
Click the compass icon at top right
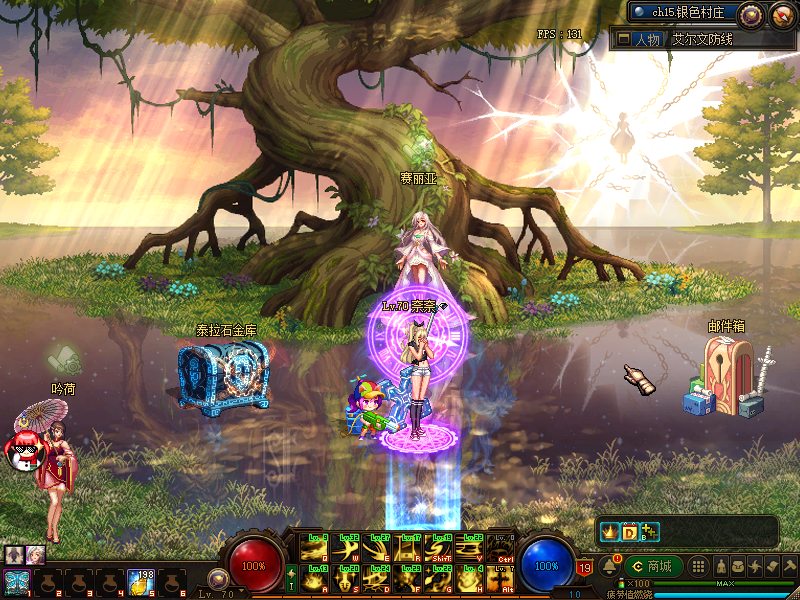click(x=751, y=14)
